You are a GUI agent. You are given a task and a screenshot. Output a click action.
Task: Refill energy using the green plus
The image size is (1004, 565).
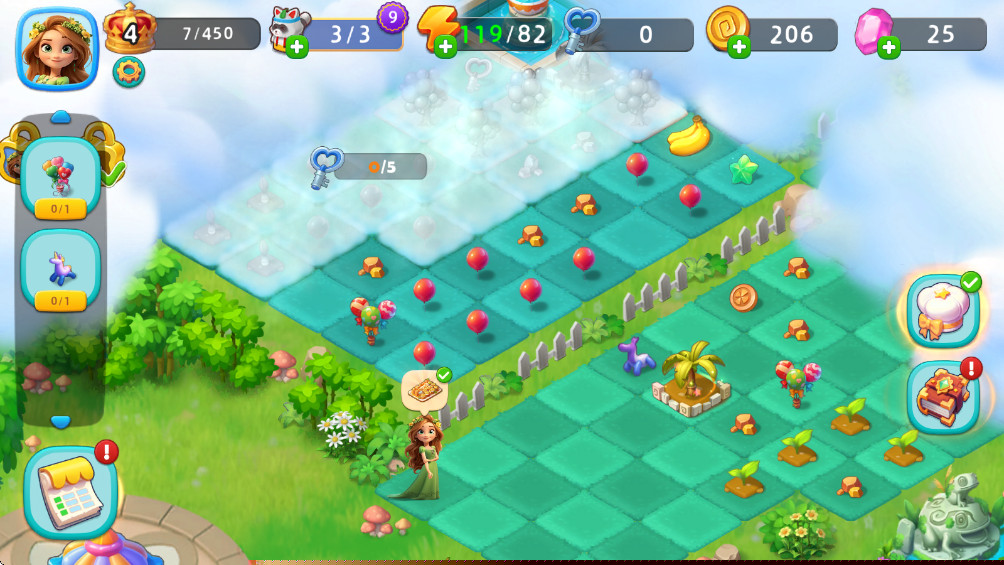tap(446, 46)
